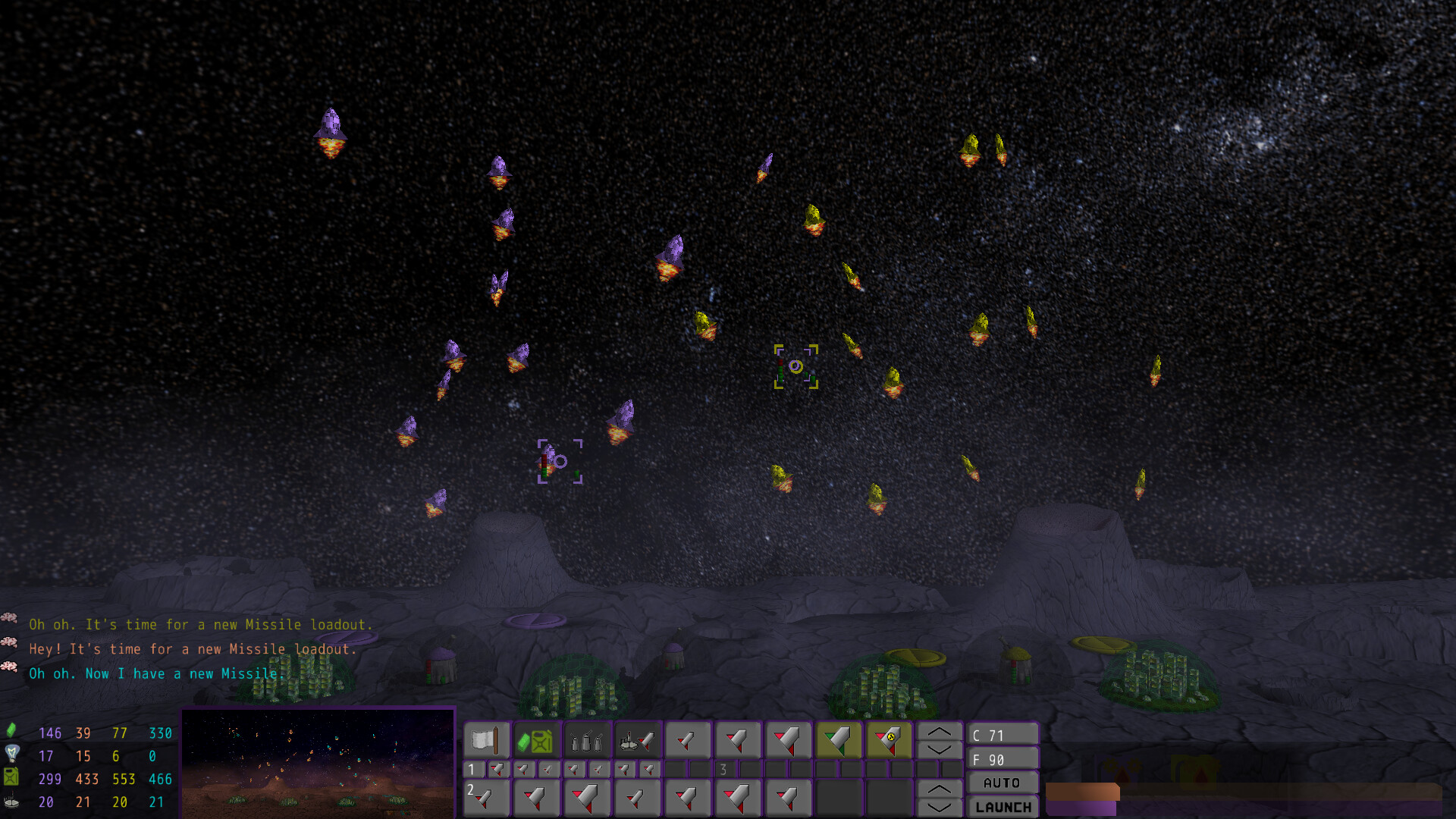Screen dimensions: 1456x819
Task: Click the cash and fuel can purchase icon
Action: click(x=536, y=739)
